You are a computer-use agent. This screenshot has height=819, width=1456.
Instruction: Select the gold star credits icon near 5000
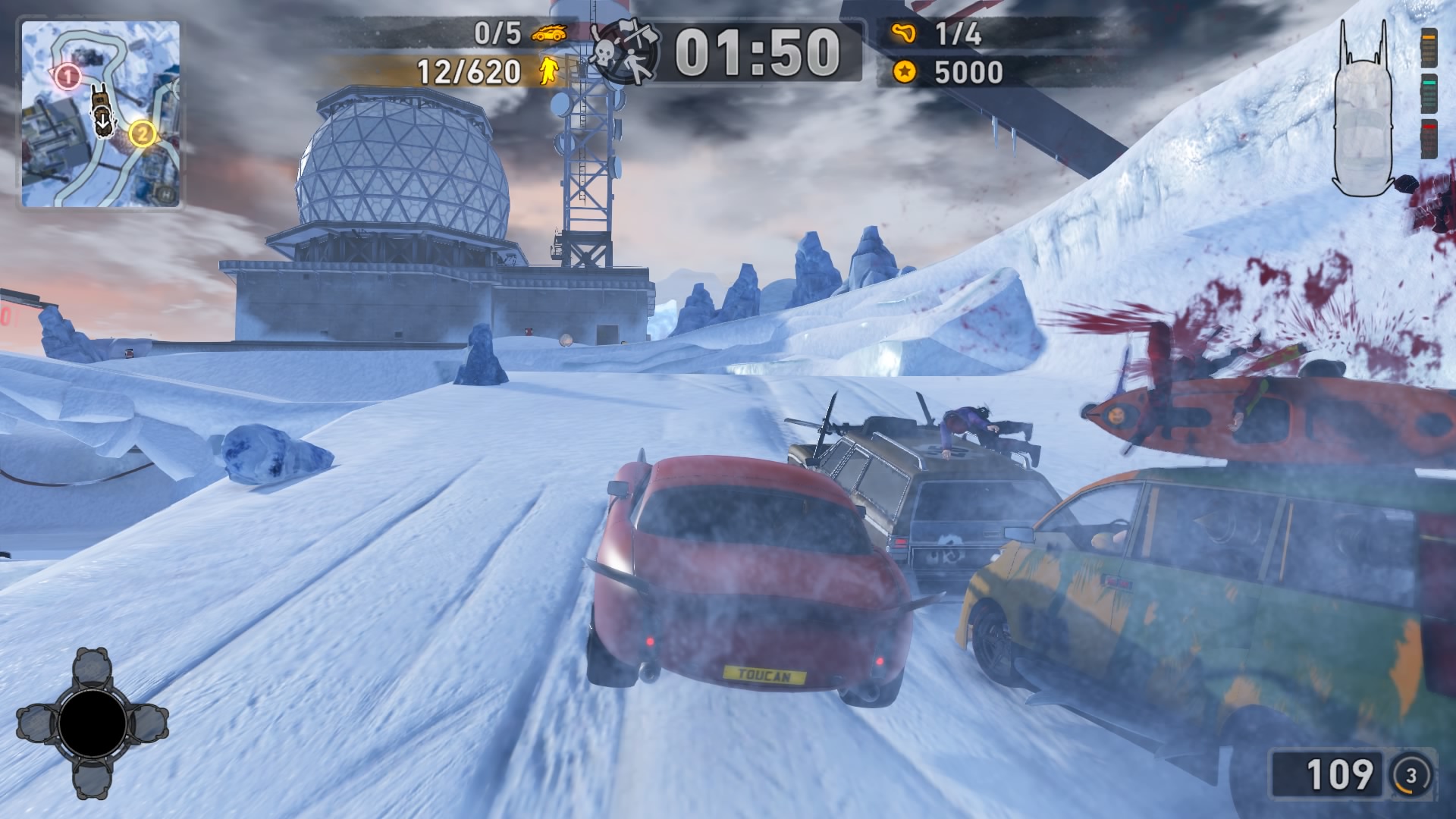(902, 74)
